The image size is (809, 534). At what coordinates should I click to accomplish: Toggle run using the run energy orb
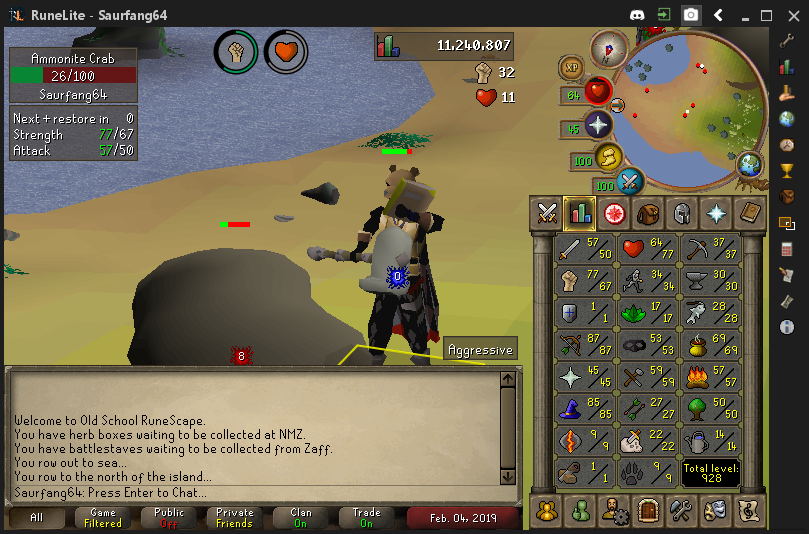(608, 157)
